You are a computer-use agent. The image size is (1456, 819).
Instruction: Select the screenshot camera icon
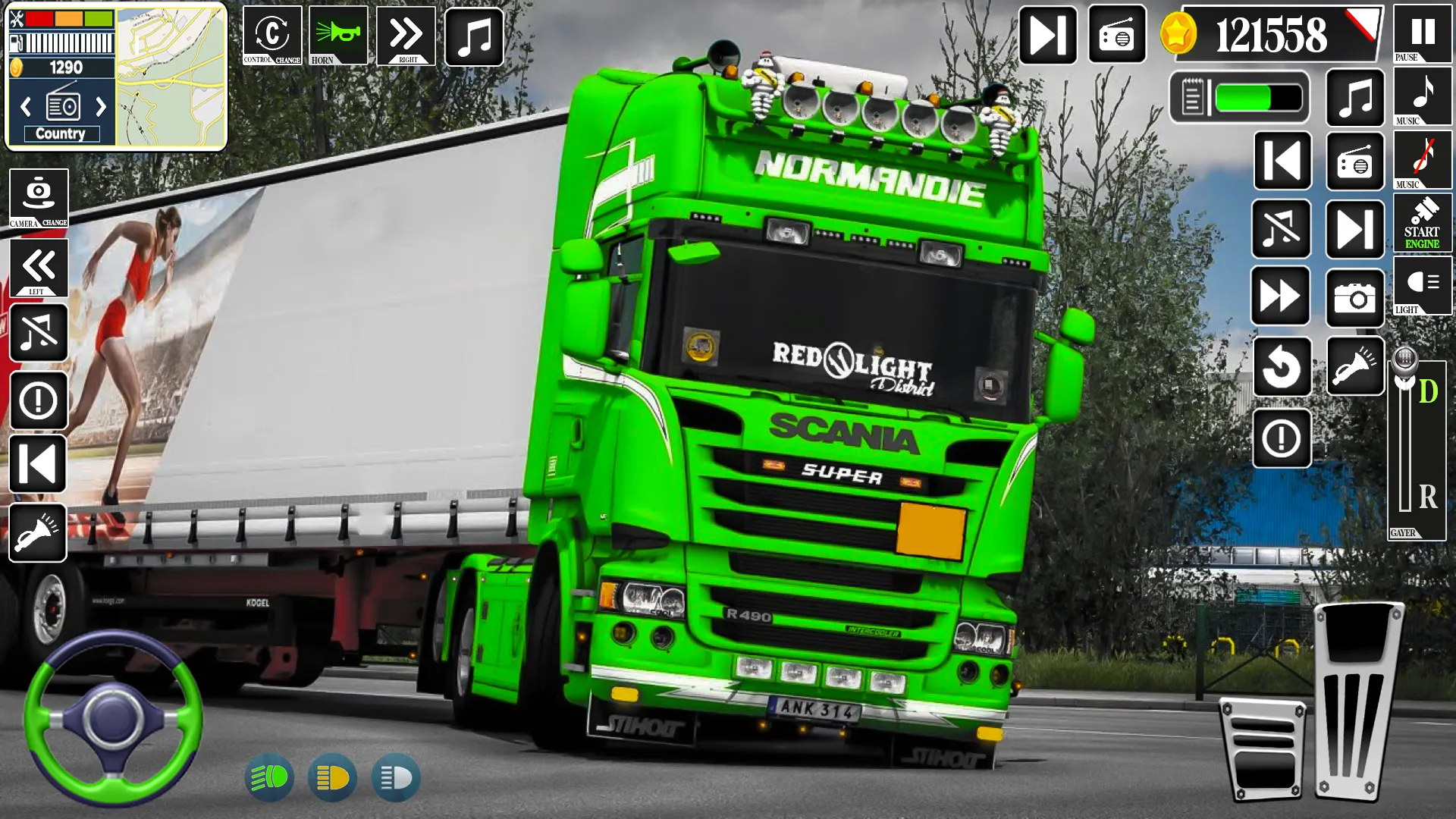coord(1355,298)
